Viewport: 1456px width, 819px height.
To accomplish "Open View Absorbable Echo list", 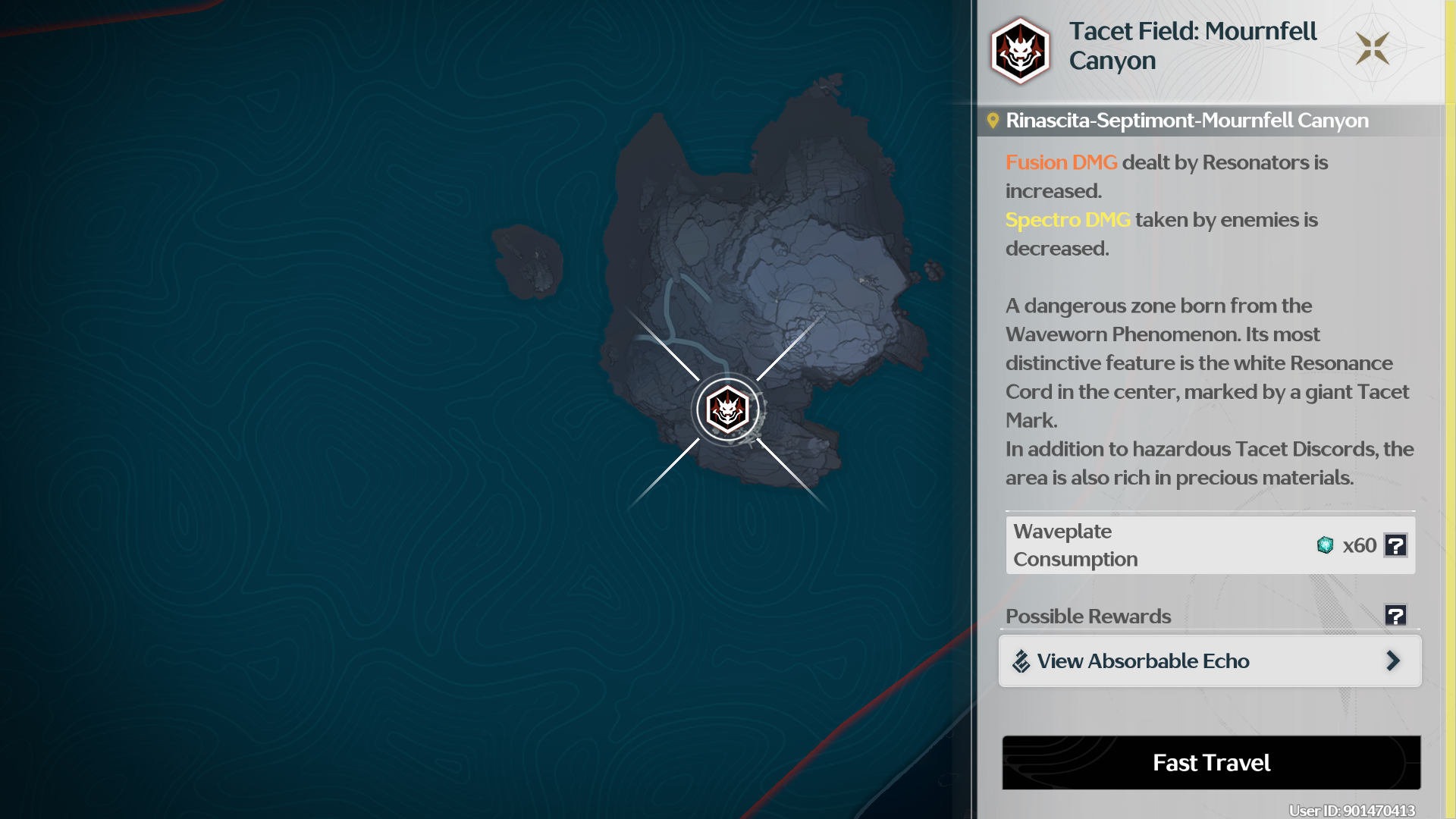I will (1210, 661).
